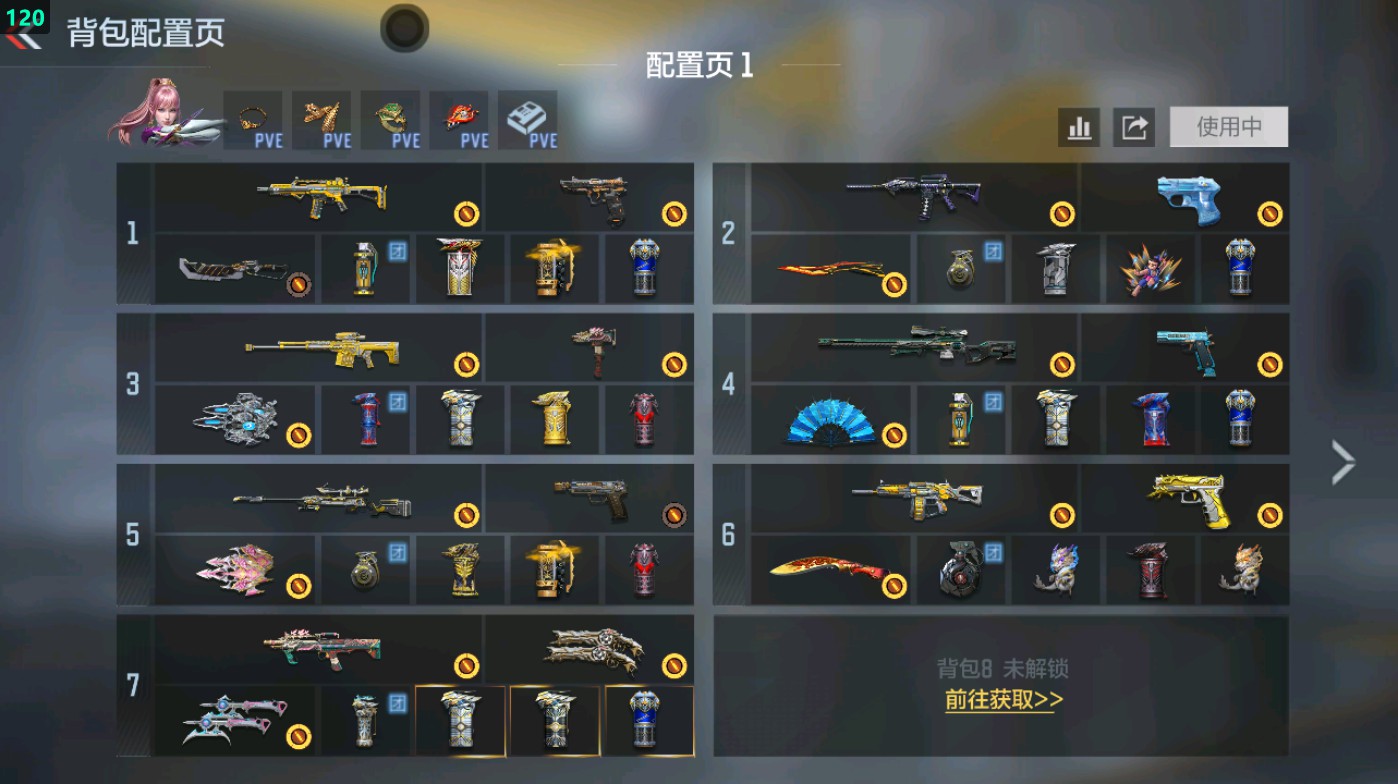Screen dimensions: 1398x784
Task: Switch to loadout 7
Action: pyautogui.click(x=133, y=684)
